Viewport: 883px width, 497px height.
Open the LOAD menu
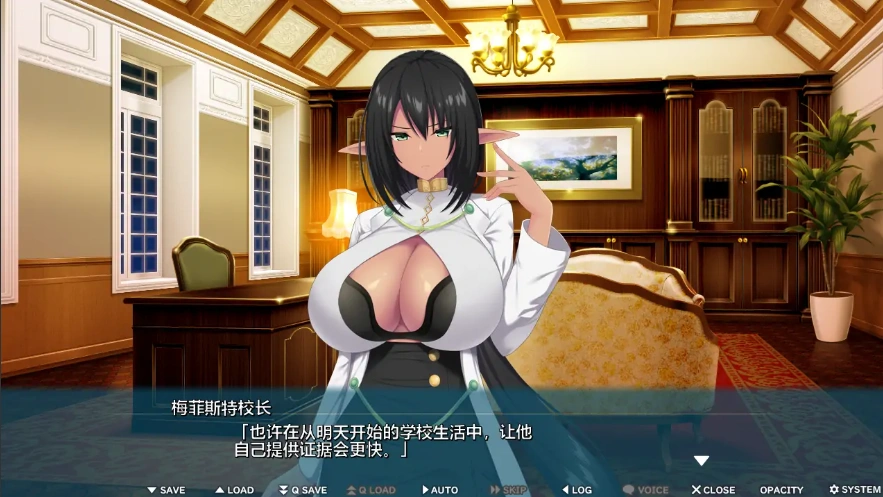click(x=234, y=490)
